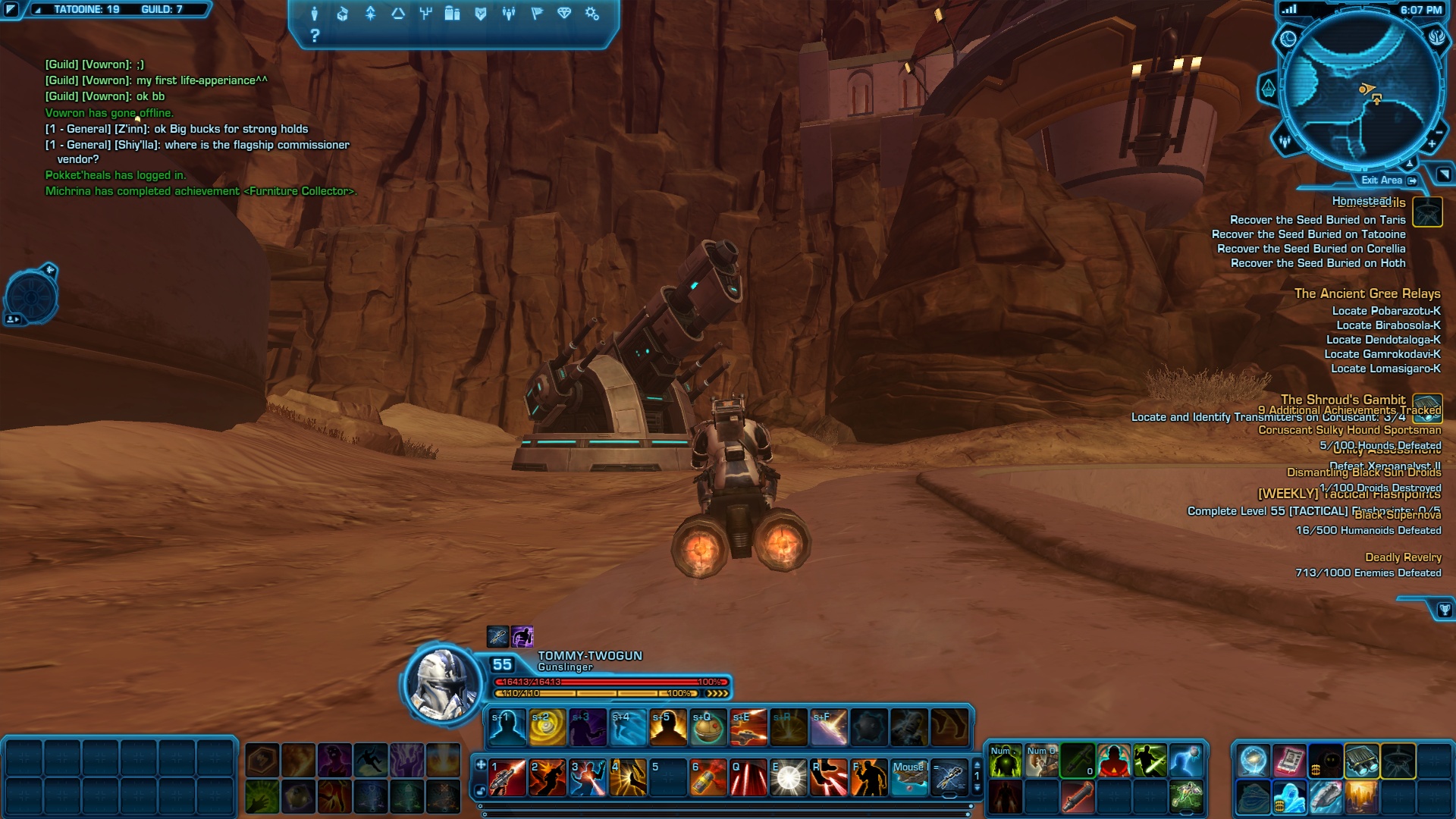
Task: Select the Deadly Revelry tracker entry
Action: [x=1403, y=557]
